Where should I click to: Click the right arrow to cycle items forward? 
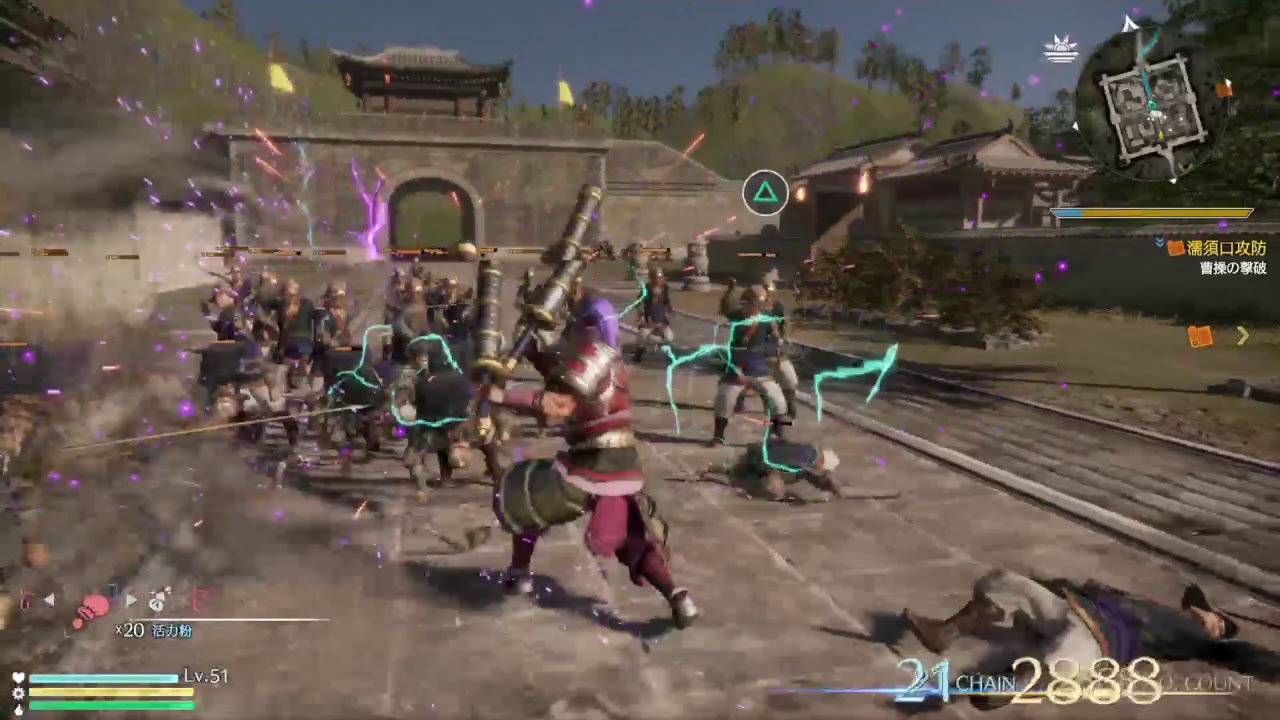point(131,600)
